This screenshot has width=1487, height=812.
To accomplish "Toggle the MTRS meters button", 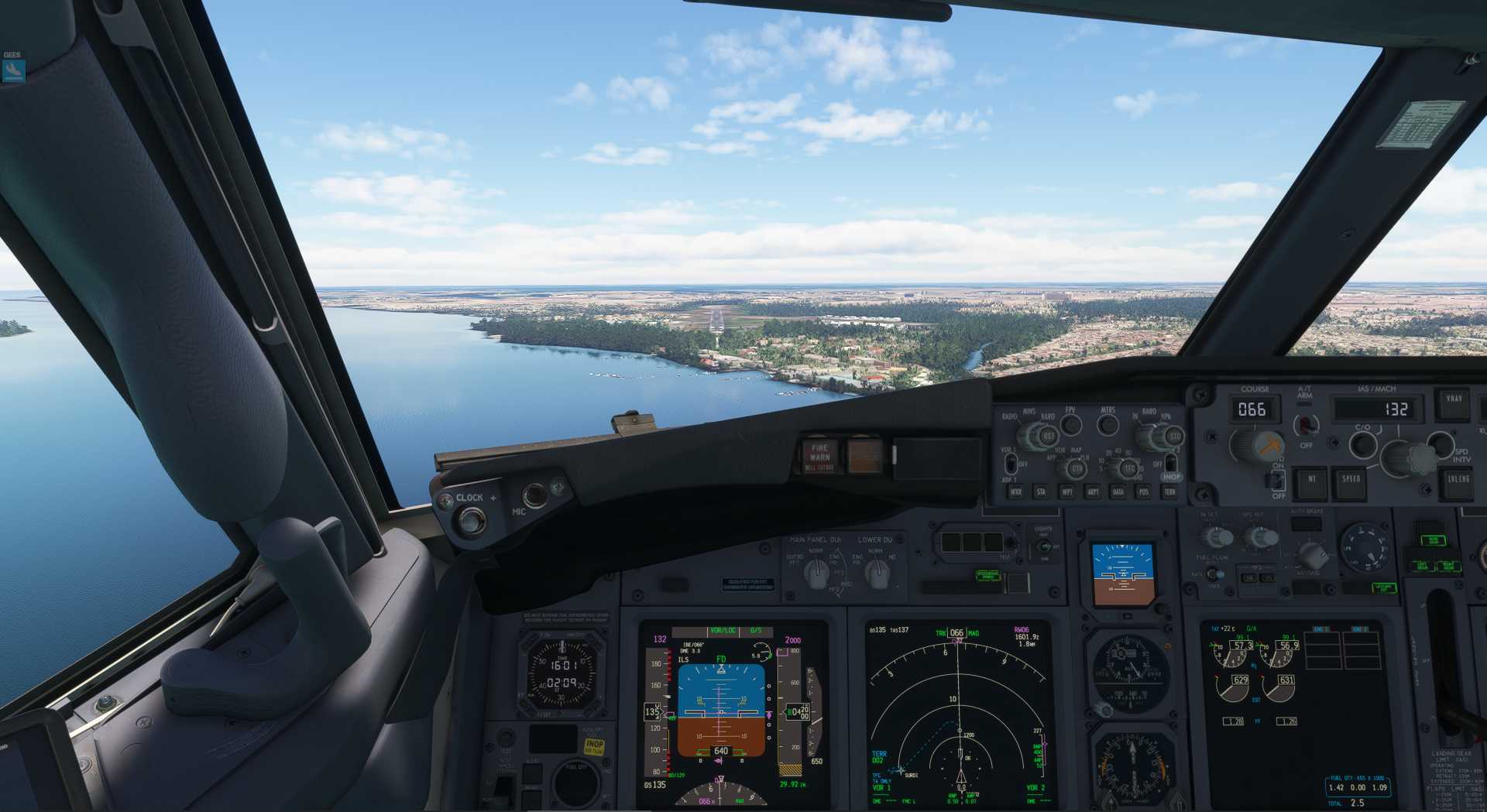I will (1108, 424).
